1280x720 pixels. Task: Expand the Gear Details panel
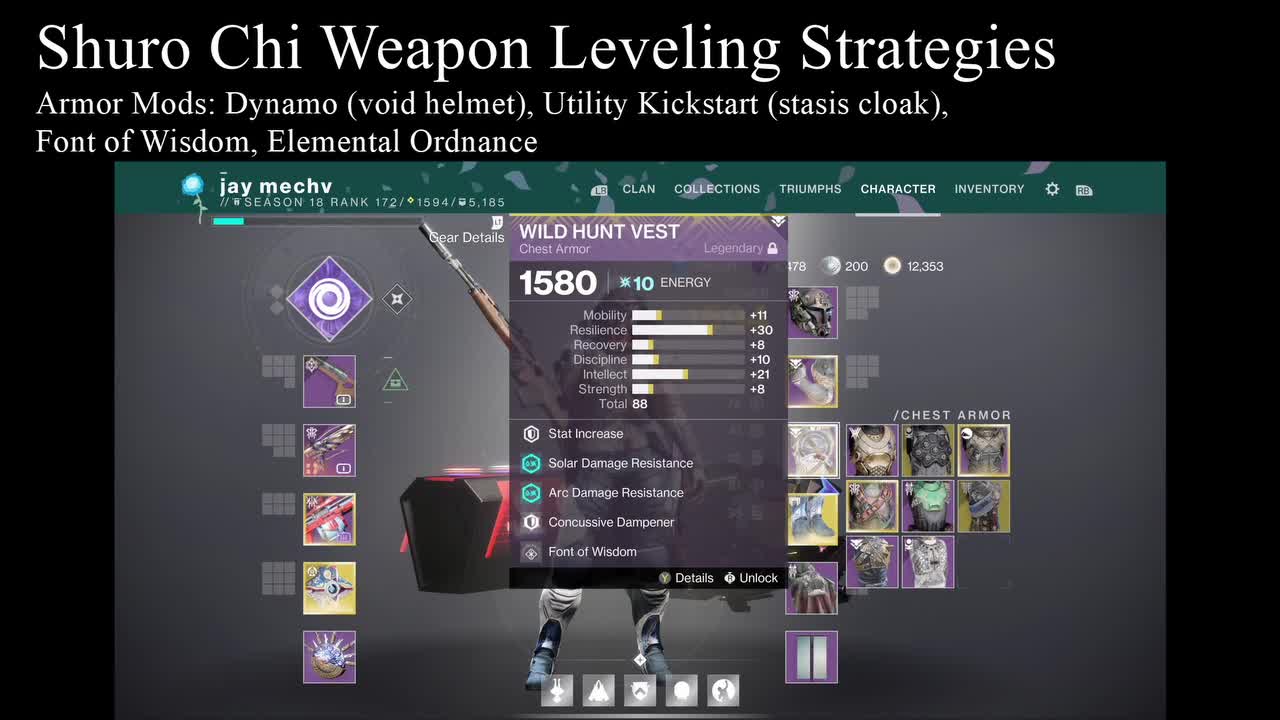466,237
